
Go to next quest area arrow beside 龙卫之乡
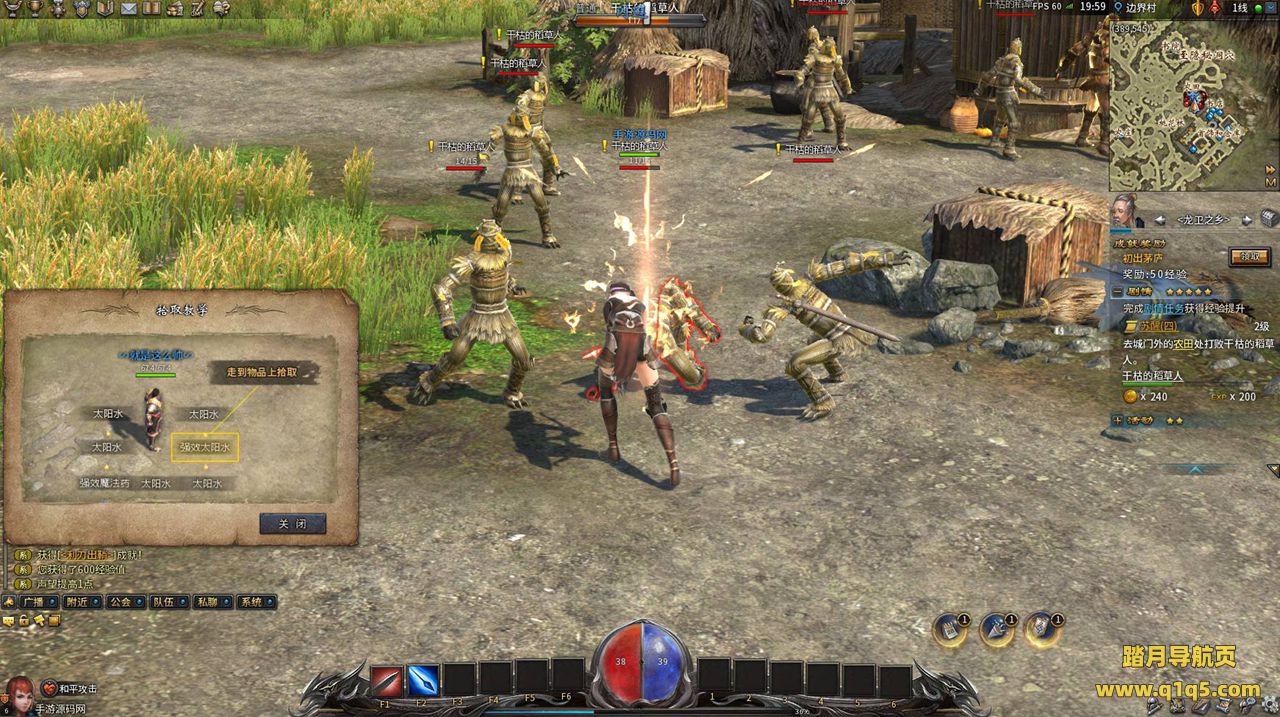pyautogui.click(x=1247, y=220)
